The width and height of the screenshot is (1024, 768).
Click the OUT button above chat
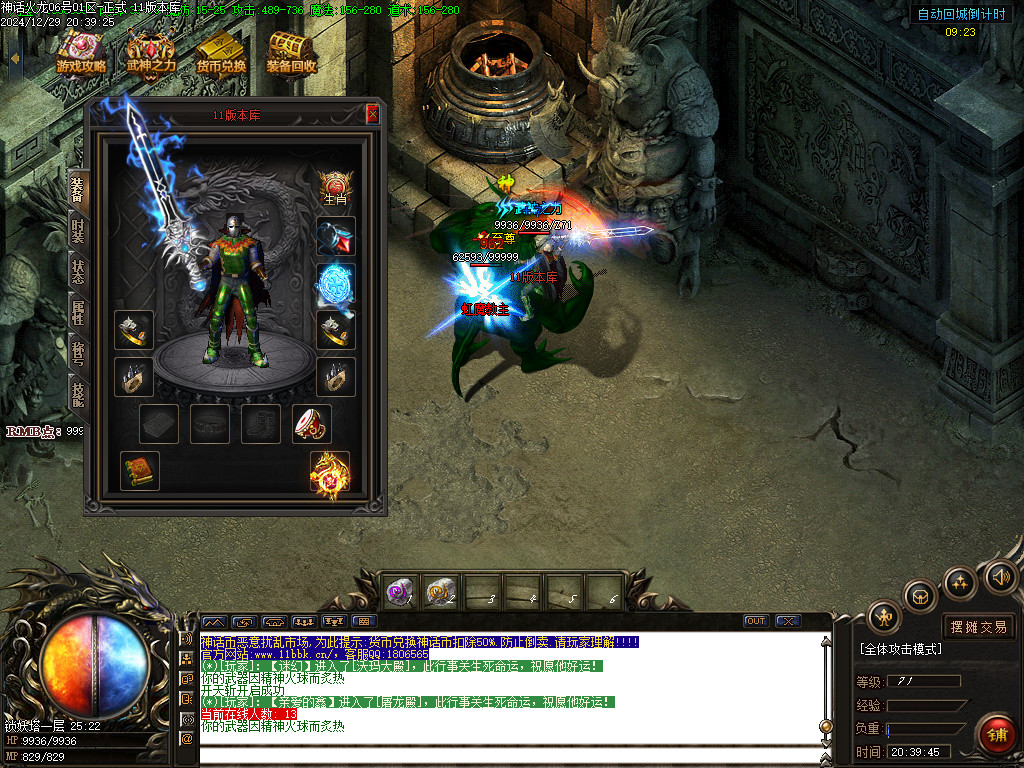point(757,621)
